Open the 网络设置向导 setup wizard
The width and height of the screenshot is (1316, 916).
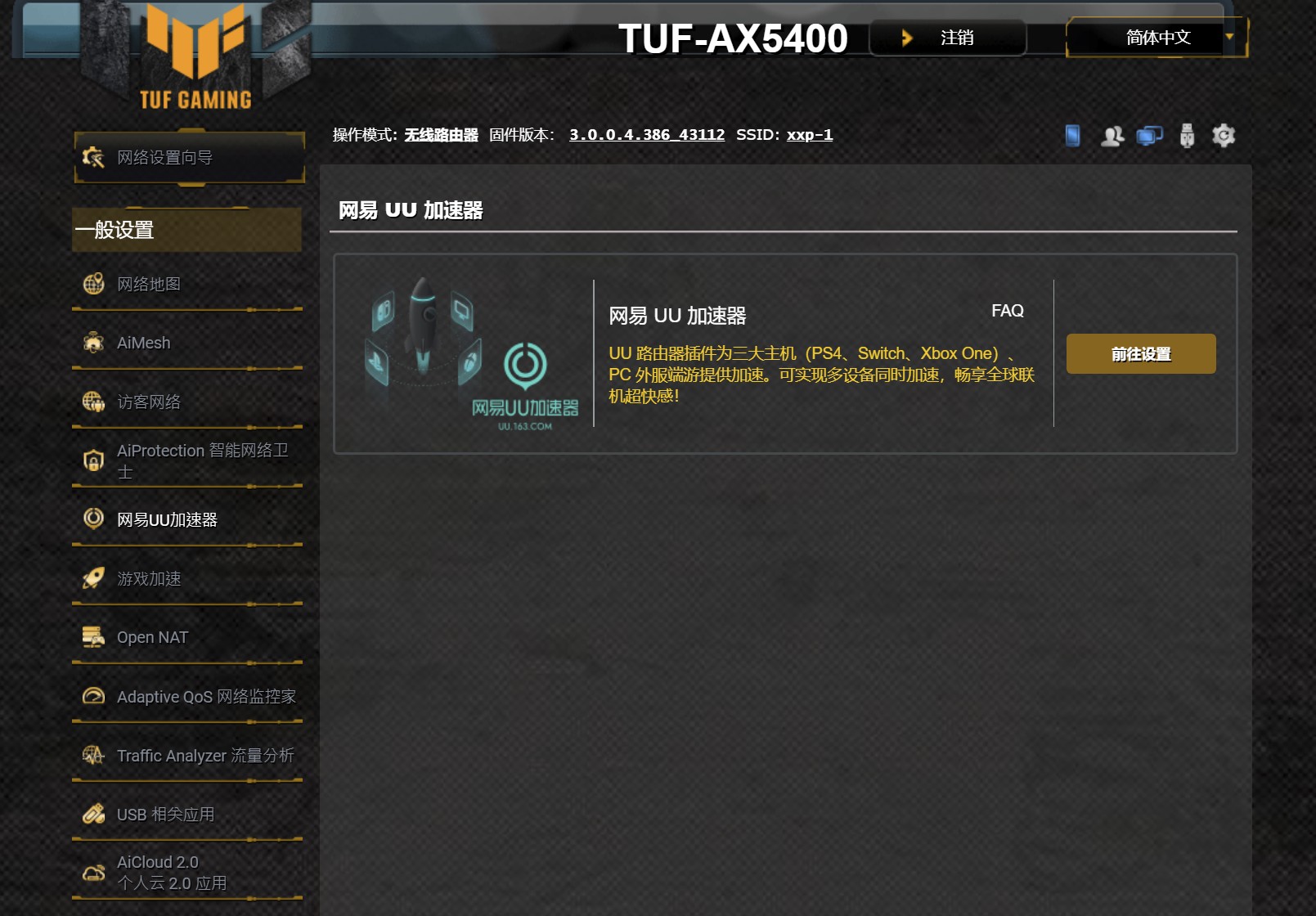[164, 157]
